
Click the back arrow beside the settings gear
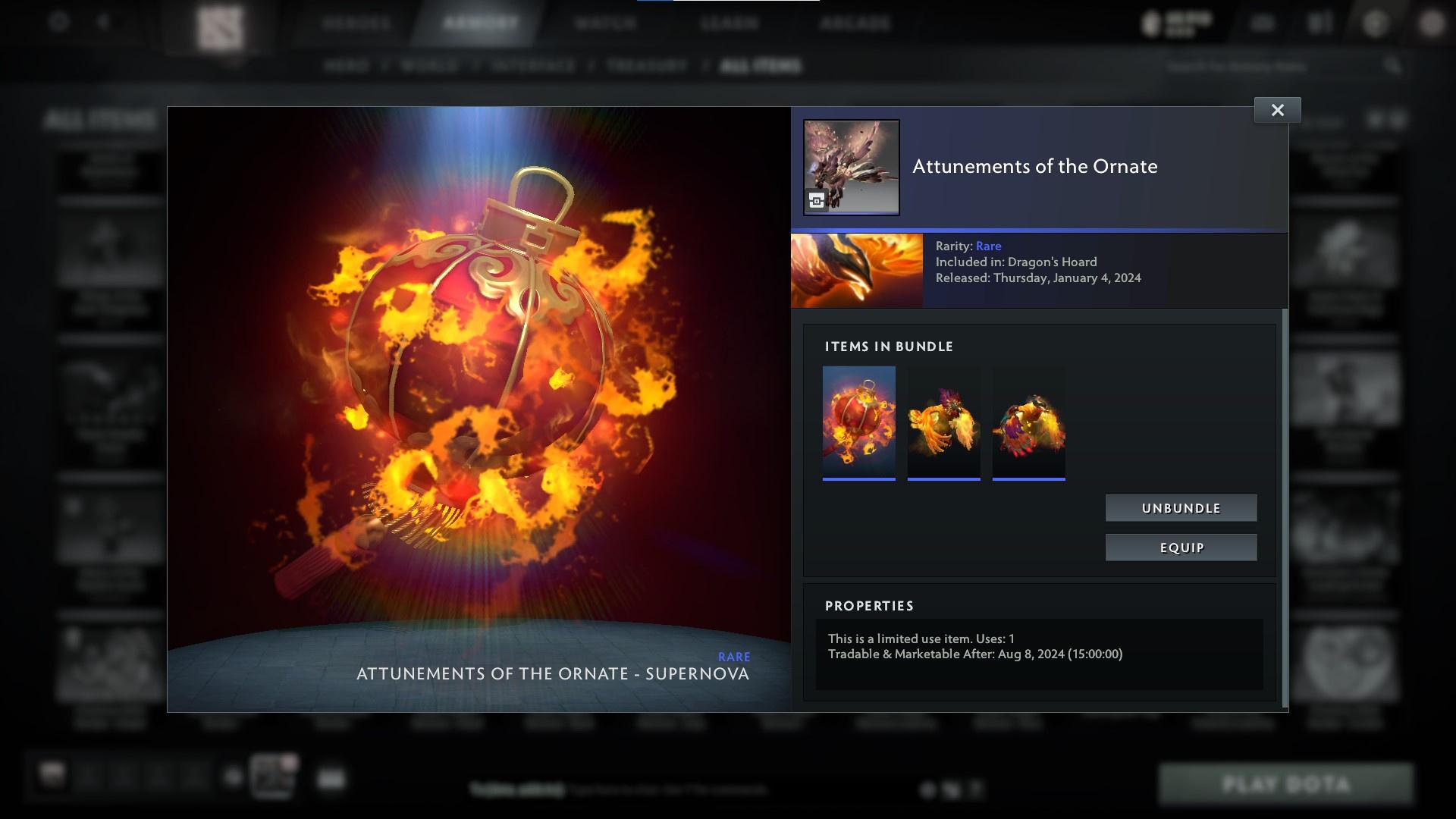pyautogui.click(x=102, y=22)
